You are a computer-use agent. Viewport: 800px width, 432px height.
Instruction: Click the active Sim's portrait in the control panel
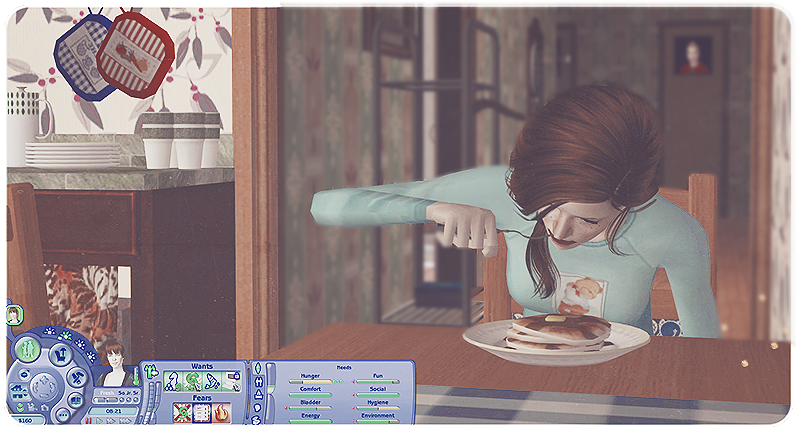point(115,364)
